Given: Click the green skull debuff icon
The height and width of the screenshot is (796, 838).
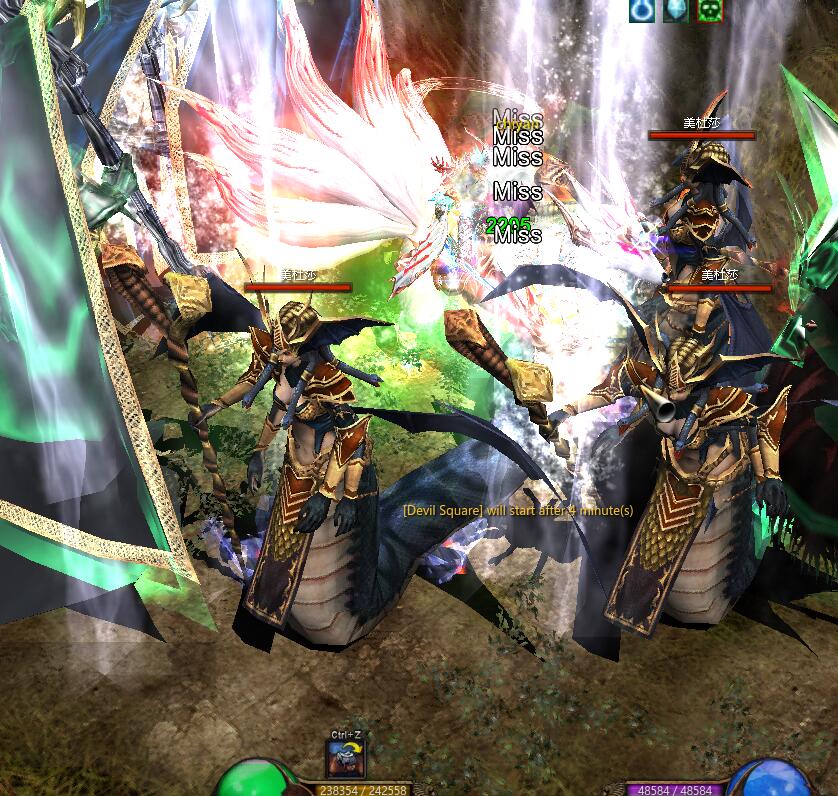Looking at the screenshot, I should coord(707,10).
